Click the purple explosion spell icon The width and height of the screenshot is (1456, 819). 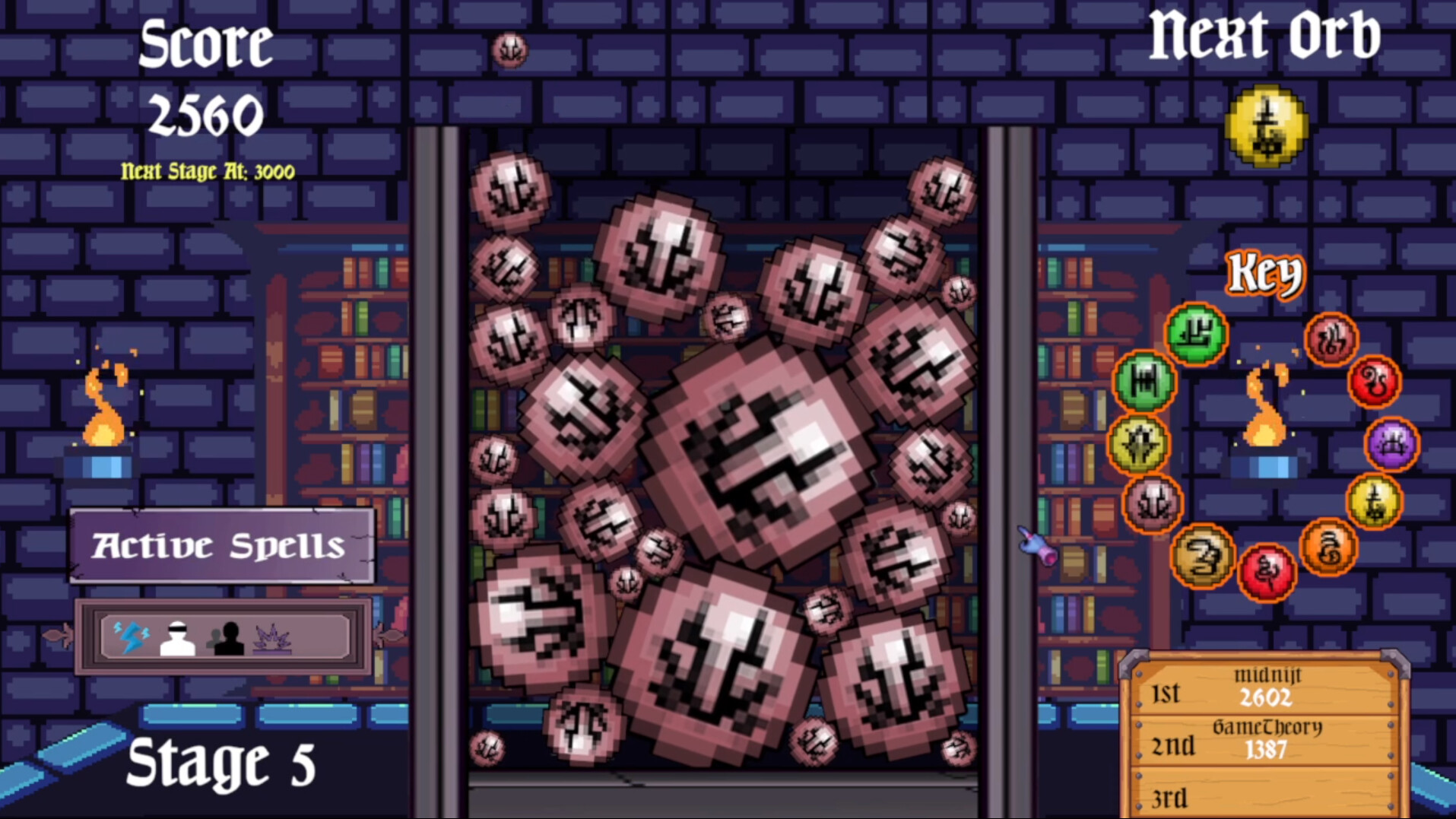pyautogui.click(x=271, y=637)
